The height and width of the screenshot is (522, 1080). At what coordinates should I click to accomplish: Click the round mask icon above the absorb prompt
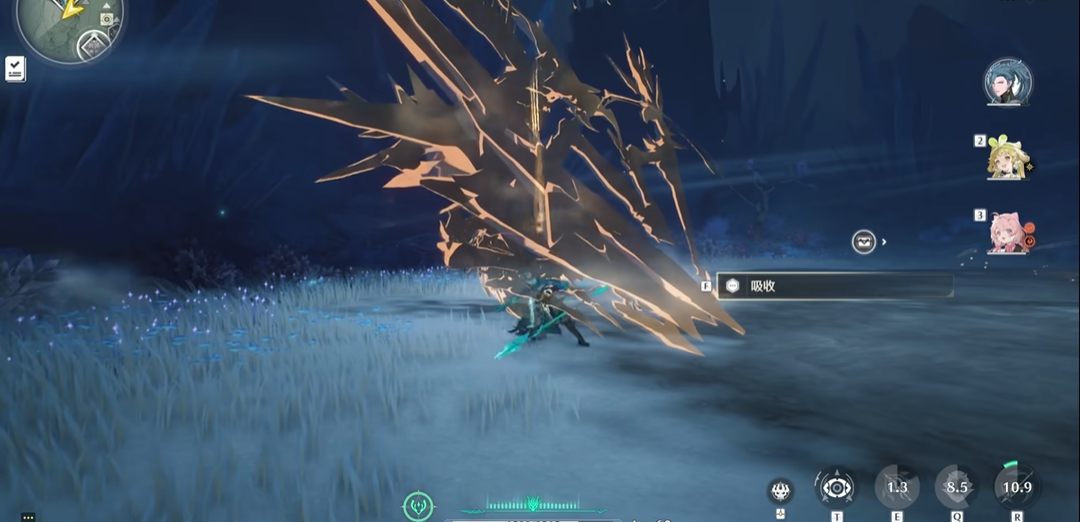(x=864, y=241)
